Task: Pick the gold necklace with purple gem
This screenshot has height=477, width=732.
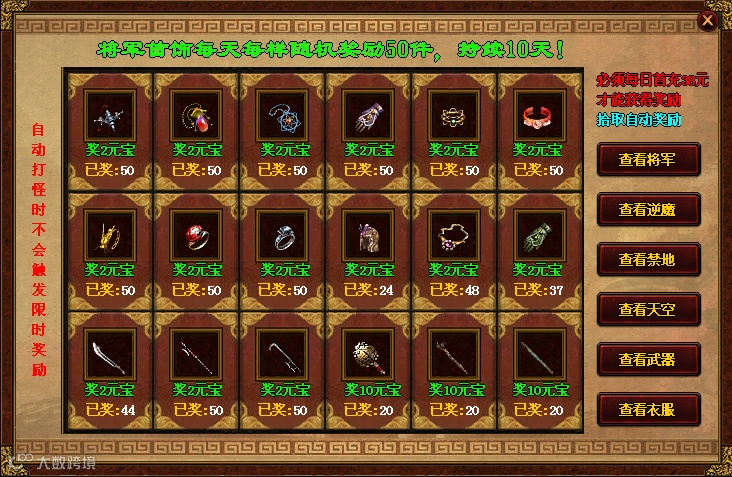Action: 450,237
